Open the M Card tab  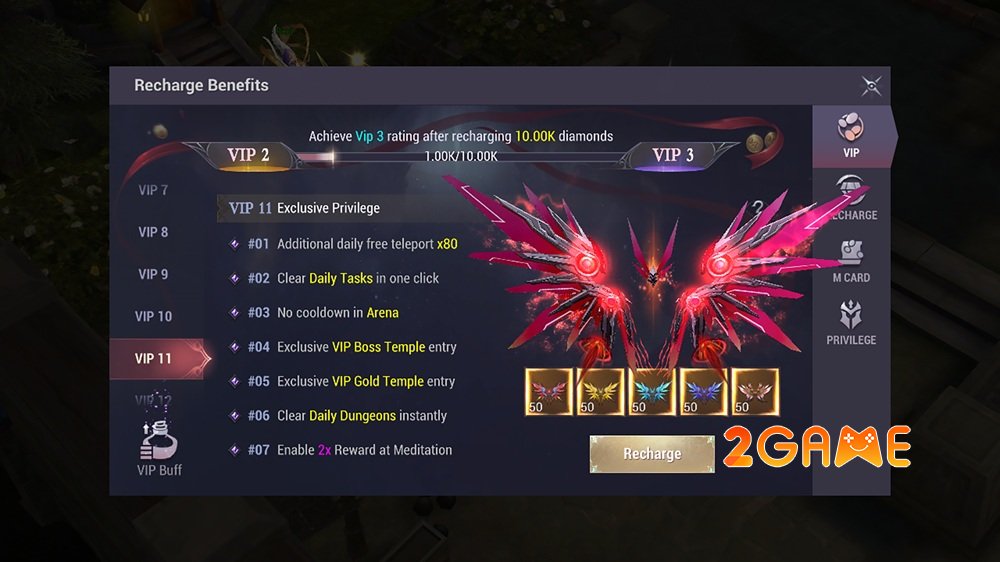click(x=851, y=261)
